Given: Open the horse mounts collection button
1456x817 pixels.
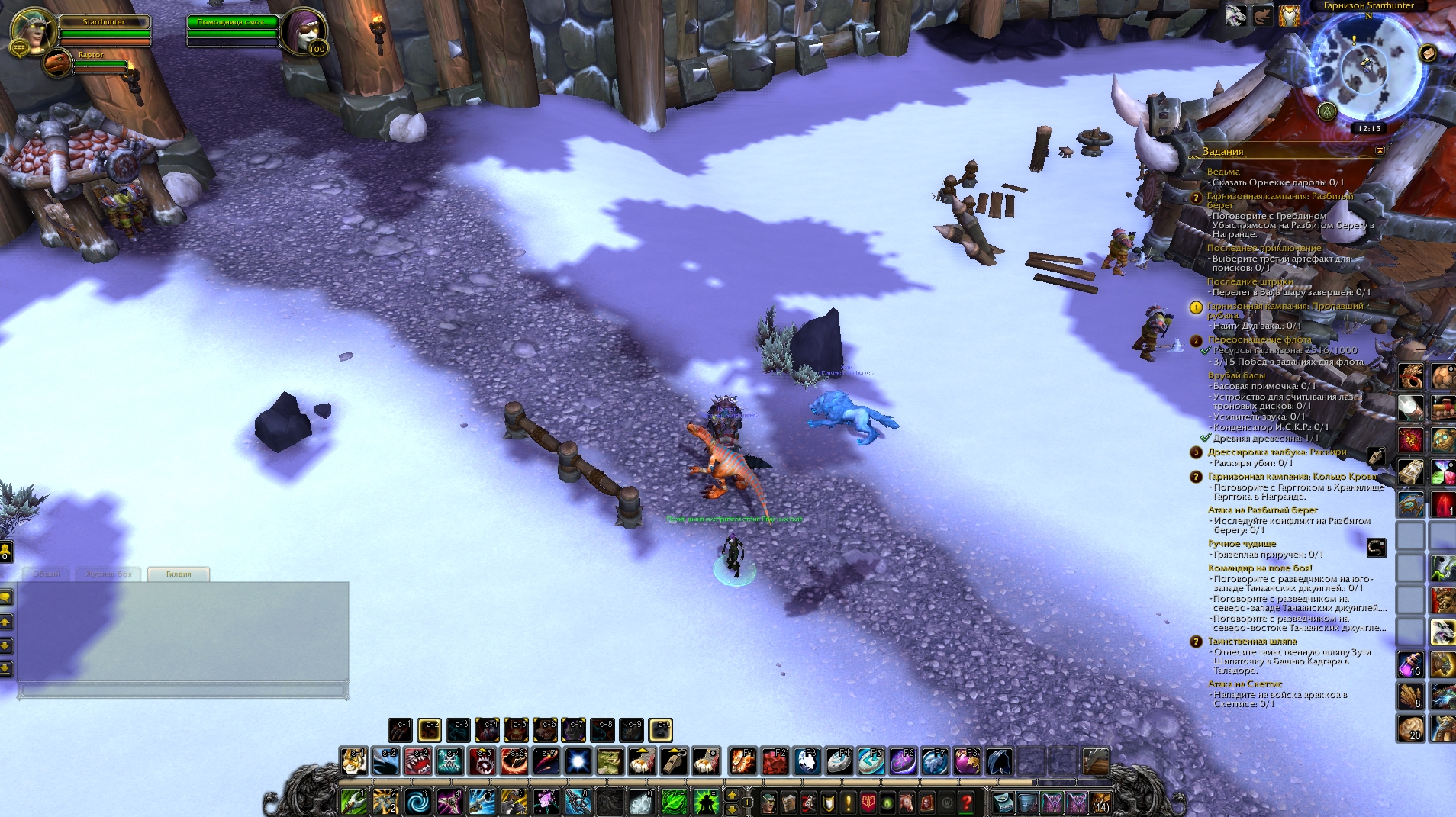Looking at the screenshot, I should 907,803.
